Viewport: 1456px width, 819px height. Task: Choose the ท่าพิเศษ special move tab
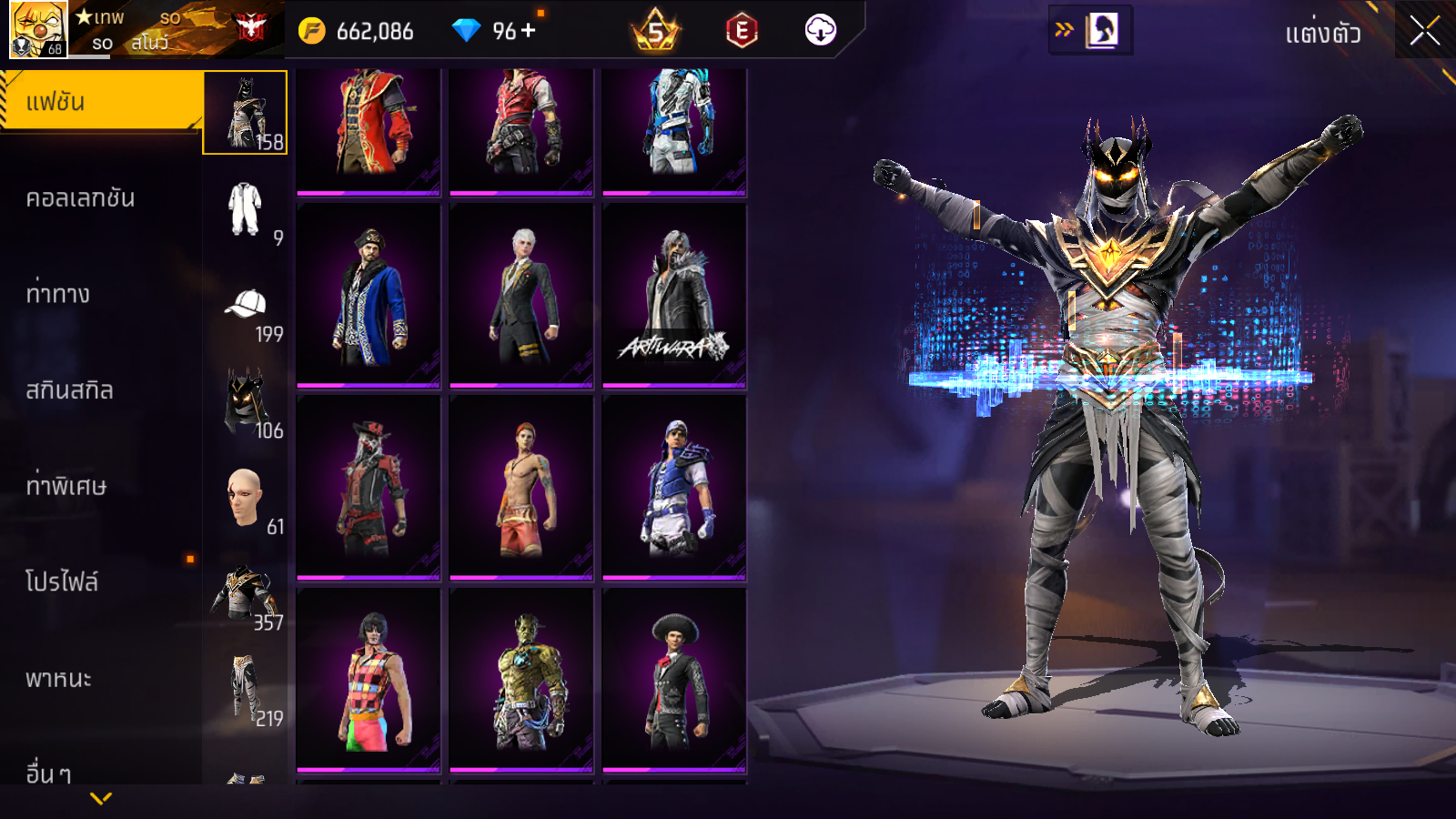click(66, 486)
